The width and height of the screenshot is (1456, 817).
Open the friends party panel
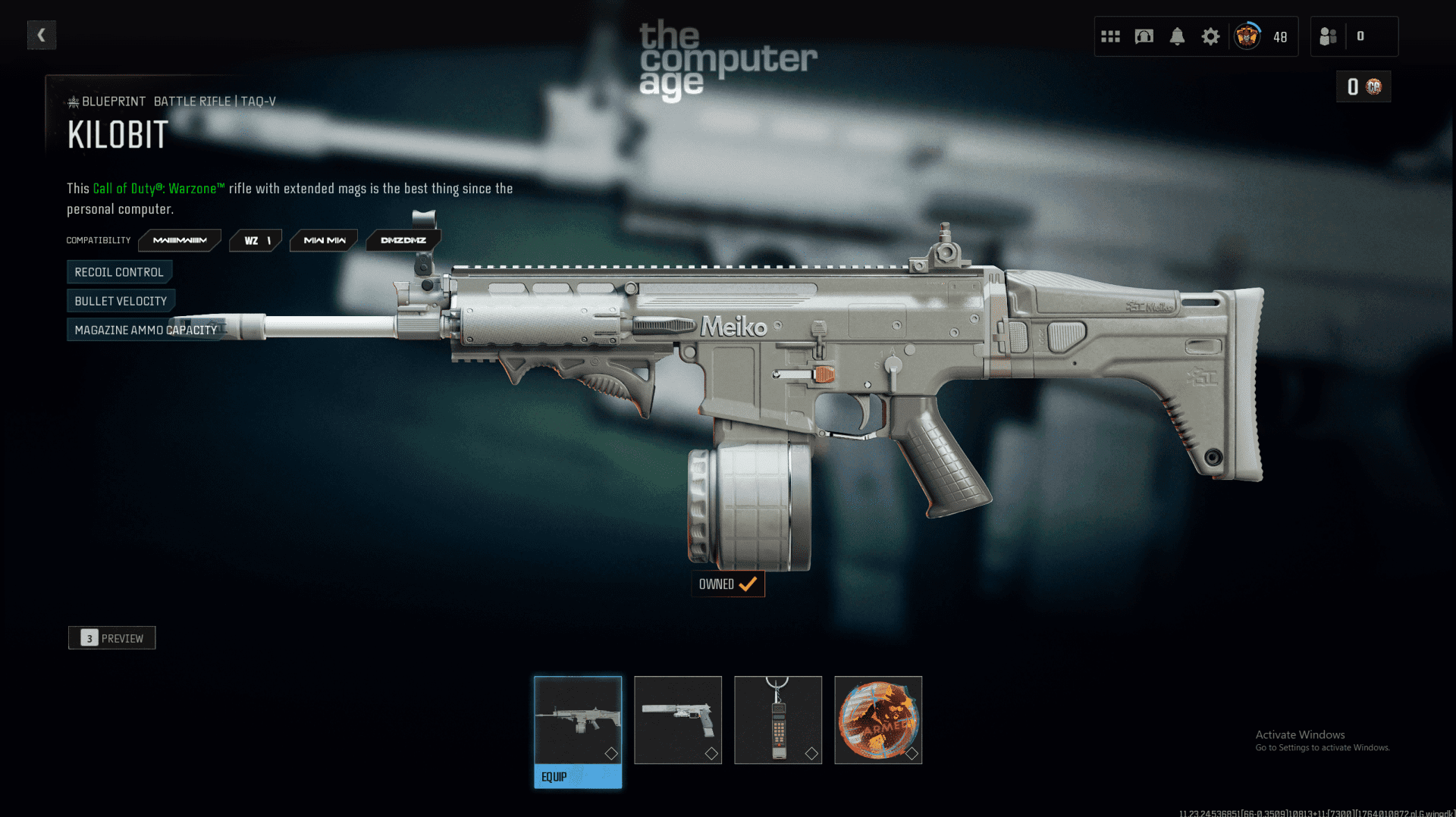click(1329, 36)
